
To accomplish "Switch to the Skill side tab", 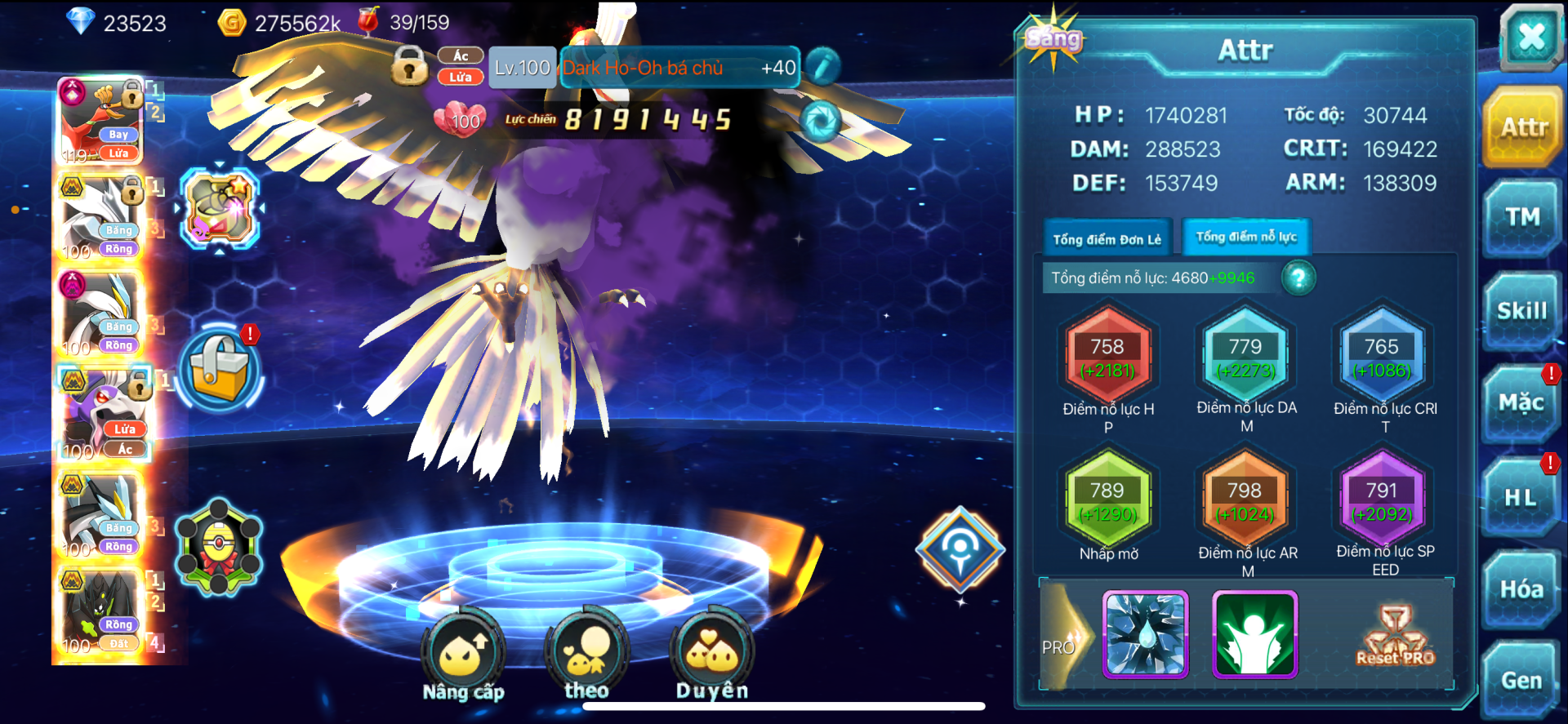I will tap(1521, 311).
